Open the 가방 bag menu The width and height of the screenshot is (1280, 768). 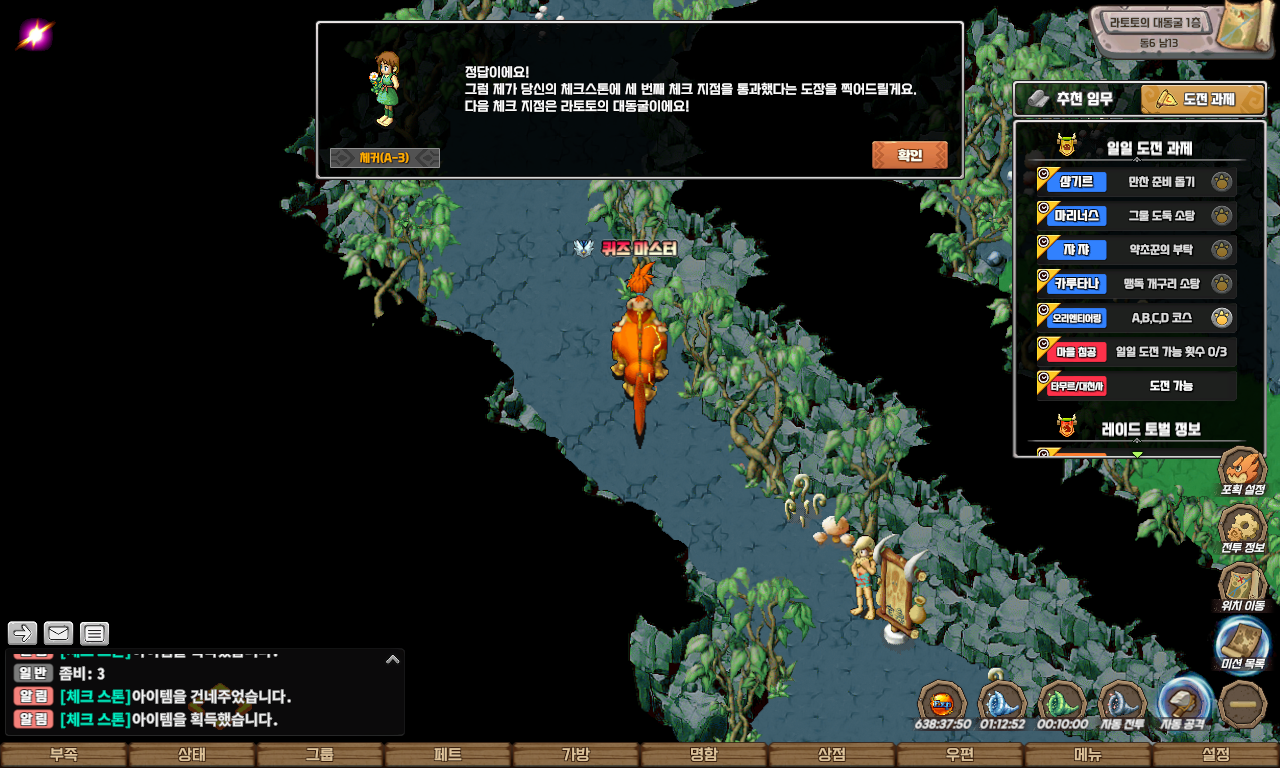[576, 755]
